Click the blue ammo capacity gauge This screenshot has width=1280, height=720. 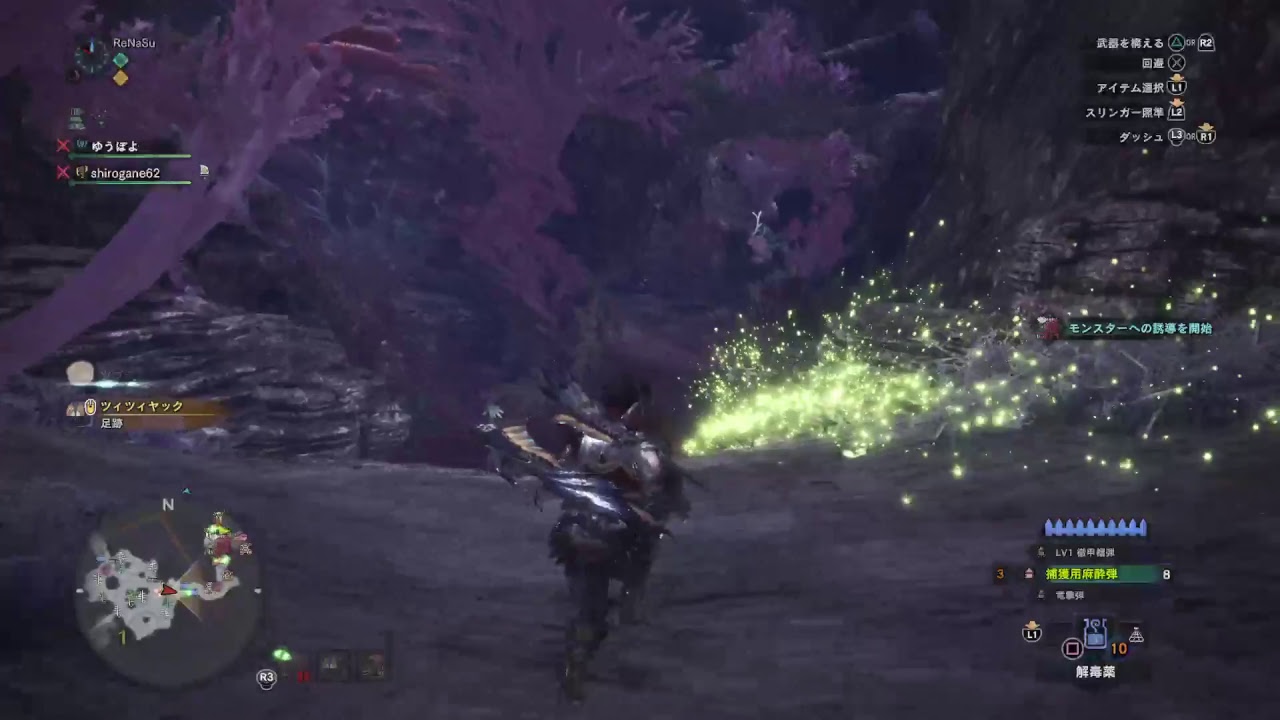1095,525
